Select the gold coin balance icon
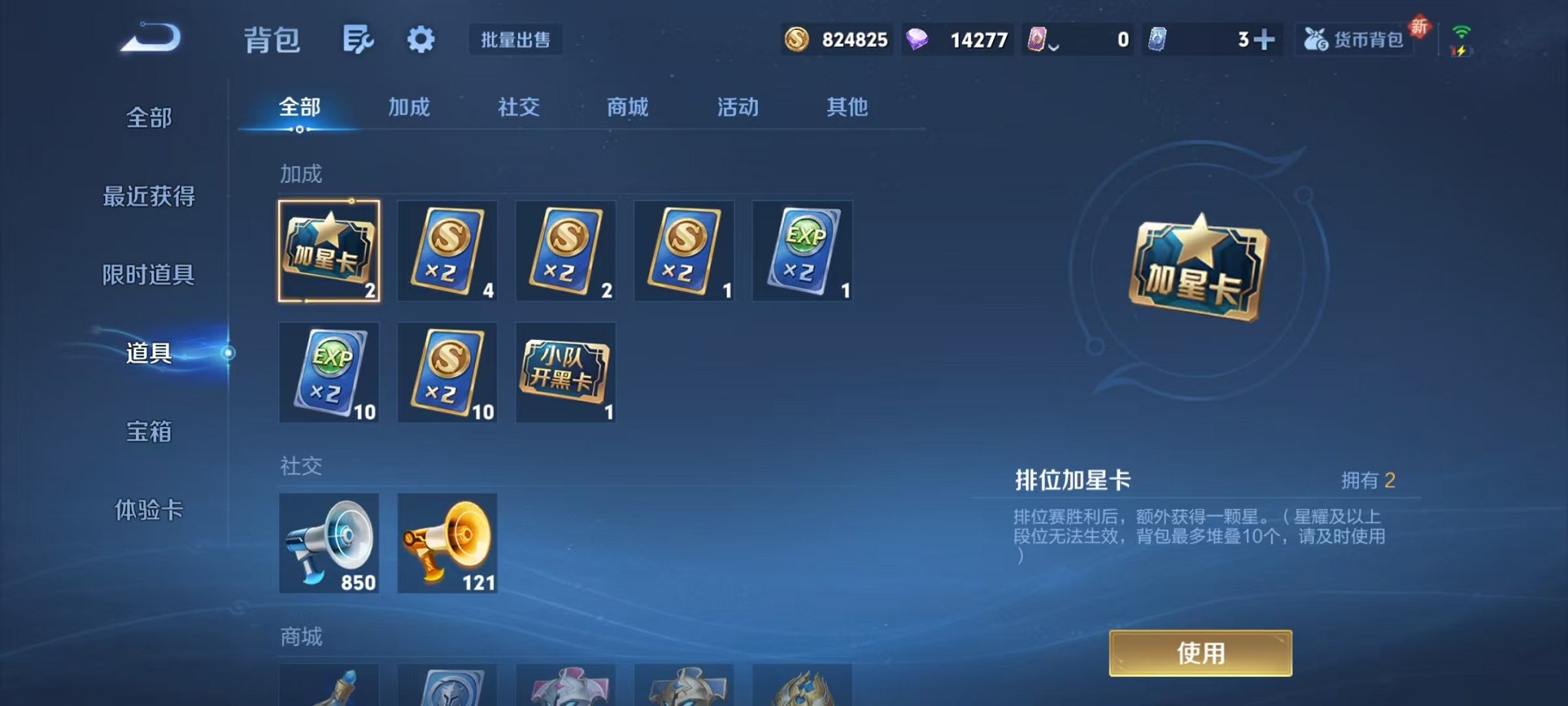 [x=797, y=39]
